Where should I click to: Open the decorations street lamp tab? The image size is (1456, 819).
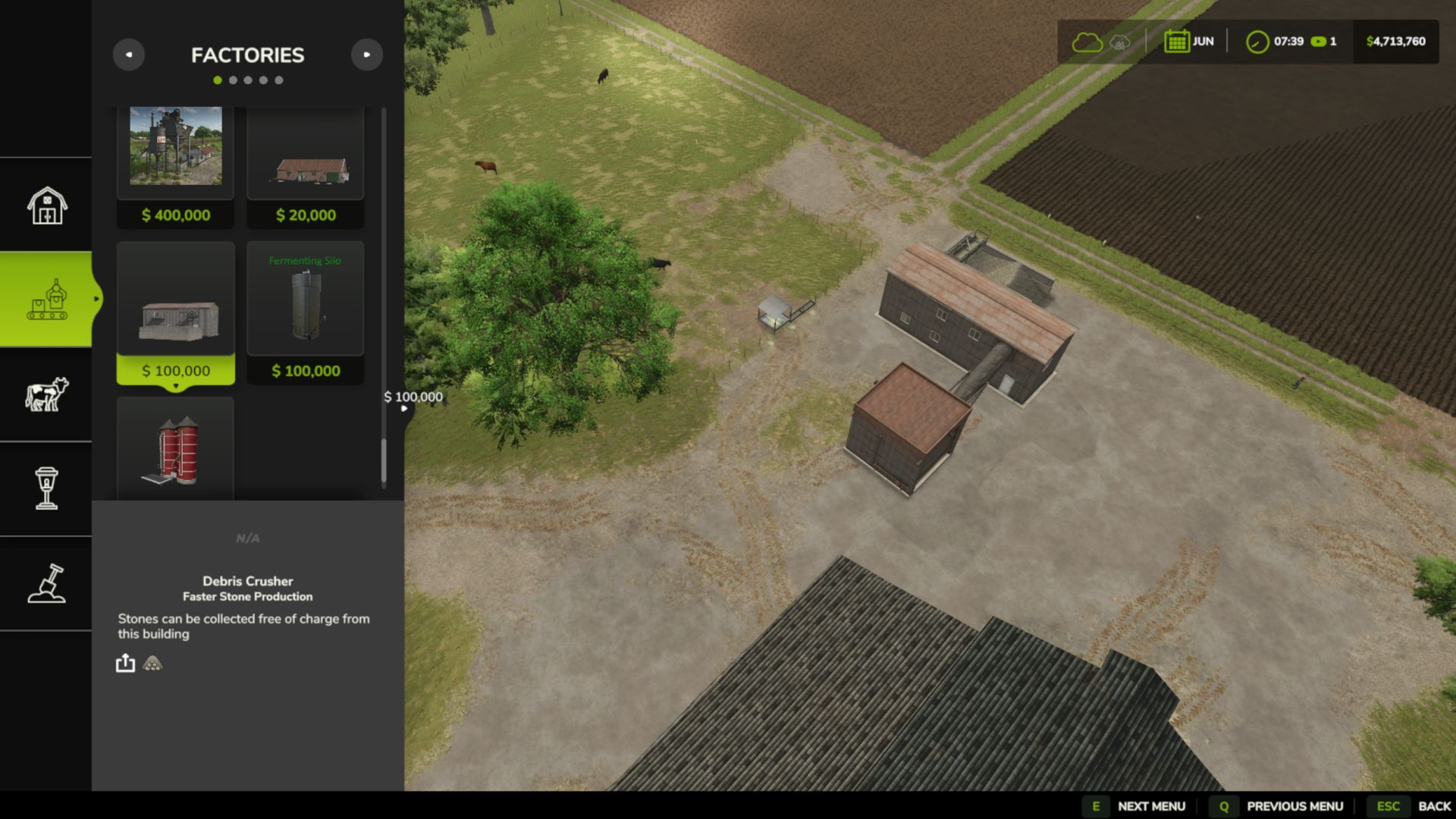point(47,488)
